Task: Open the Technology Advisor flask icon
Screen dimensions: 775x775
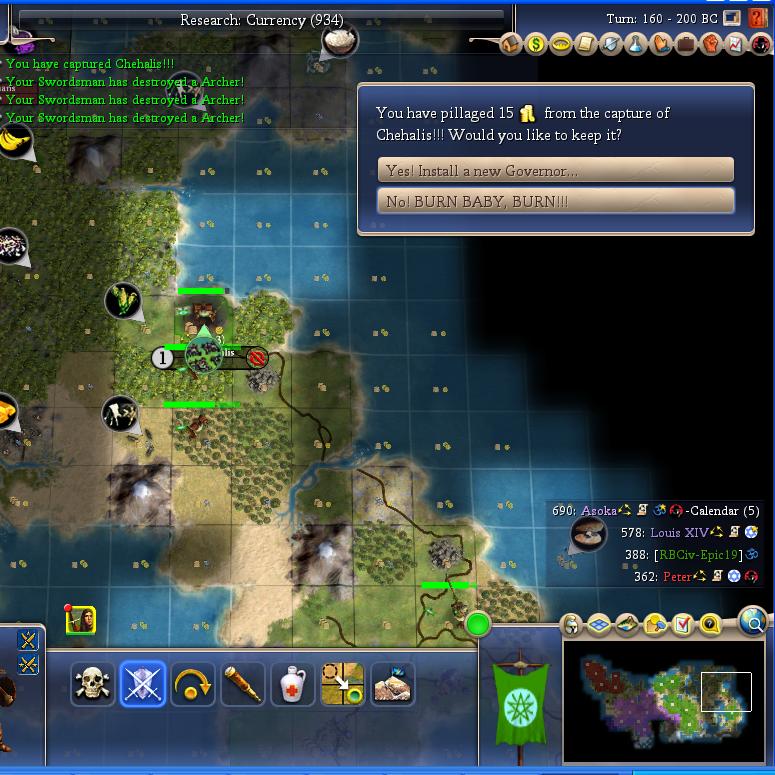Action: 636,45
